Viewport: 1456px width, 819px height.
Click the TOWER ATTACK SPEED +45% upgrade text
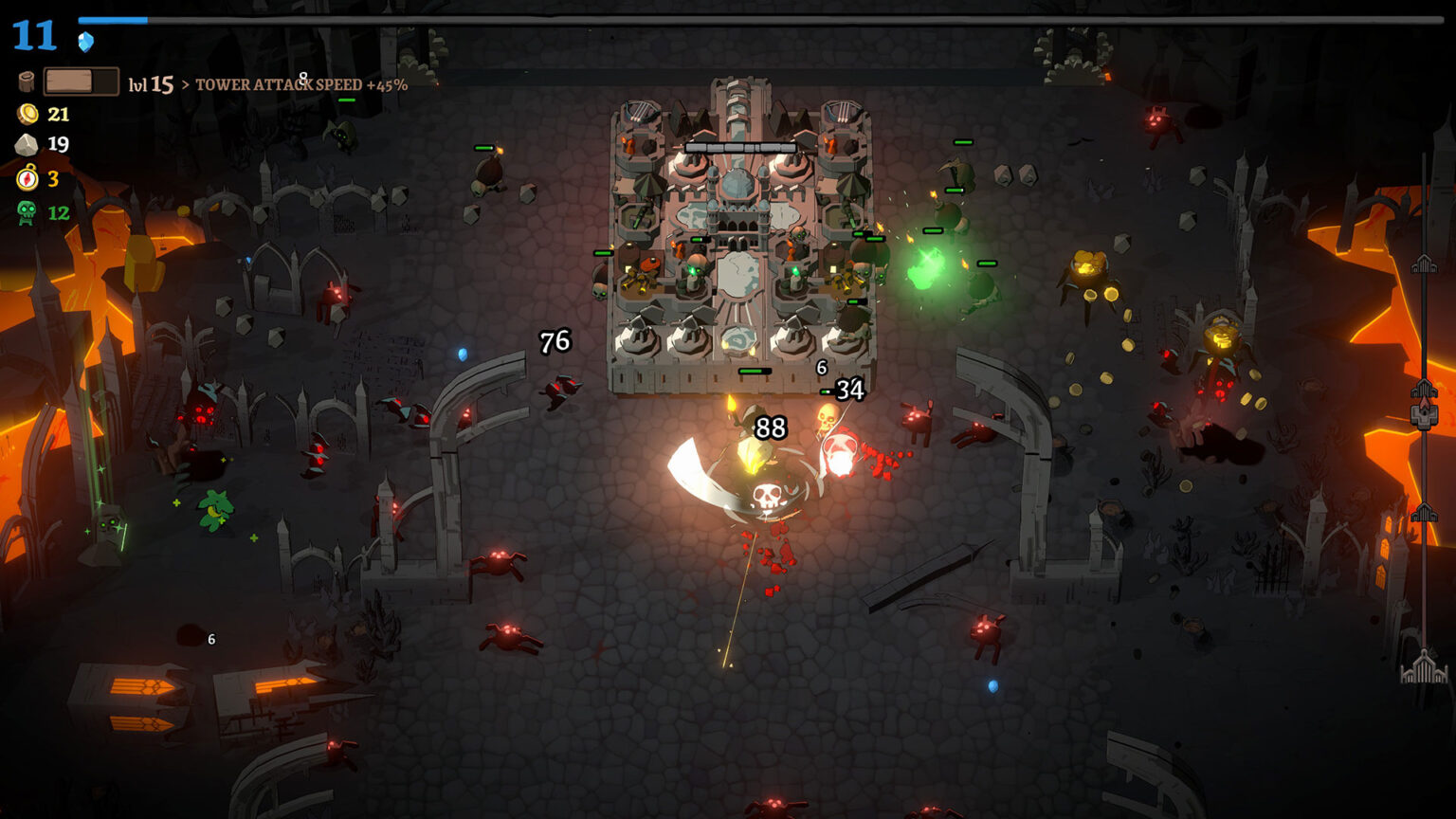tap(300, 85)
